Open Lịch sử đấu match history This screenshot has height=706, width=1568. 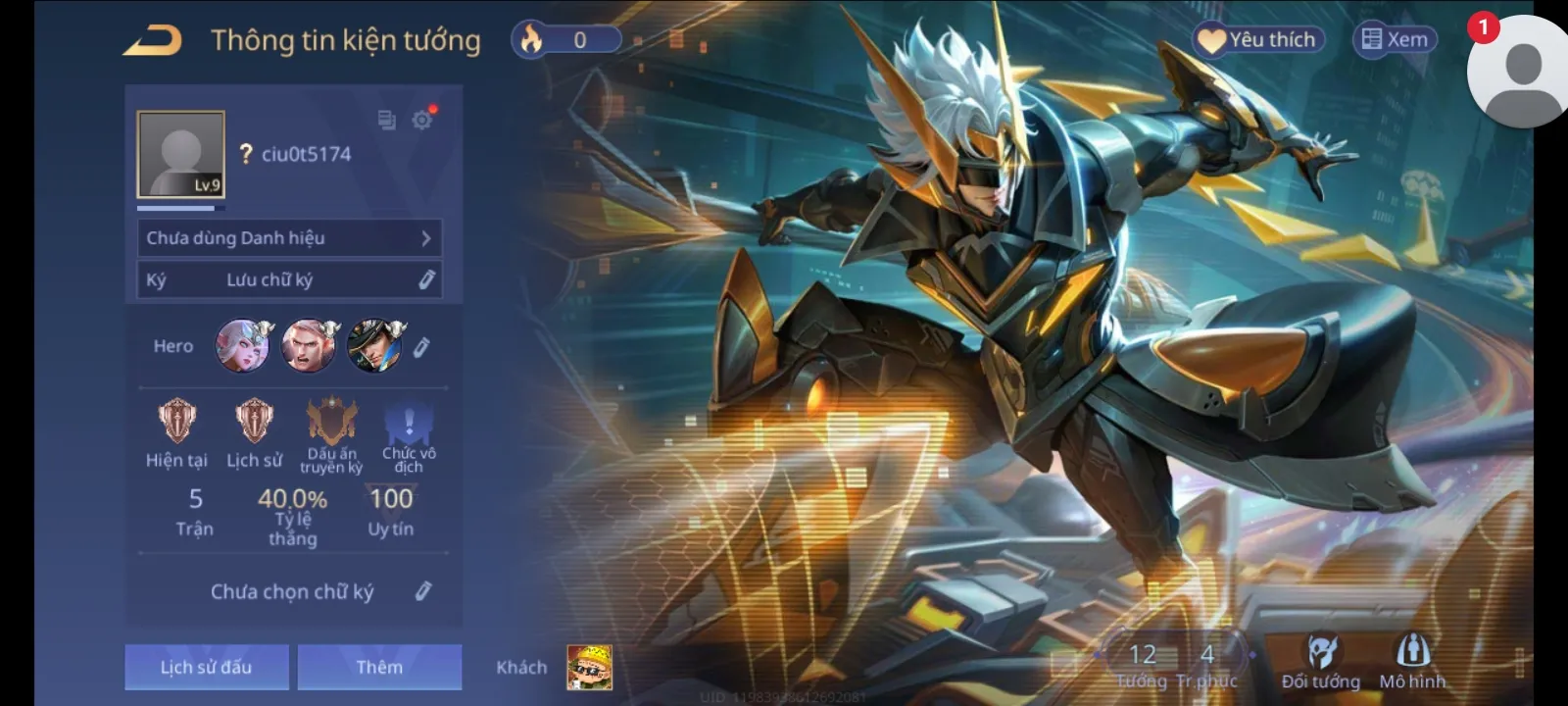coord(206,666)
